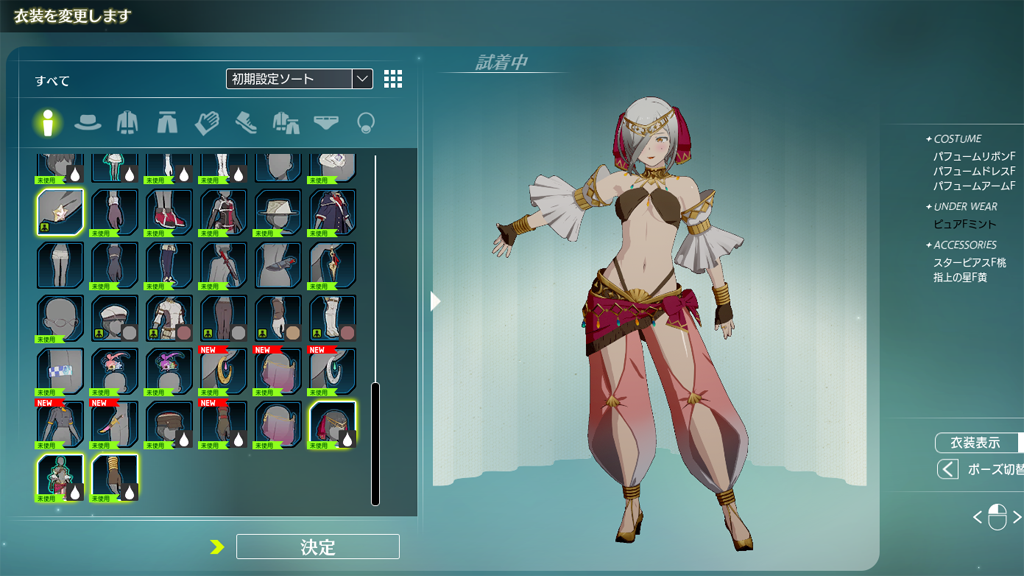The width and height of the screenshot is (1024, 576).
Task: Confirm outfit with the 決定 button
Action: click(317, 546)
